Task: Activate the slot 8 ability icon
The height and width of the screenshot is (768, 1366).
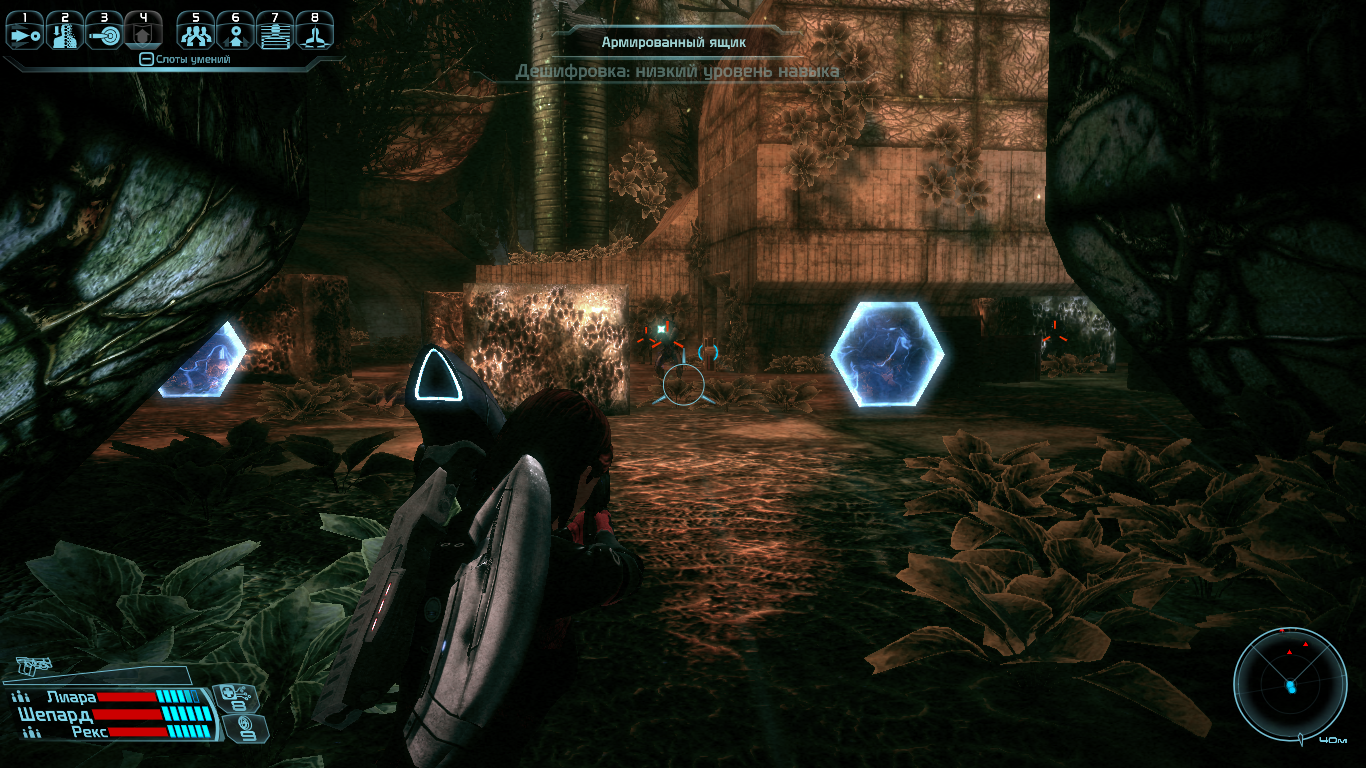Action: [x=315, y=34]
